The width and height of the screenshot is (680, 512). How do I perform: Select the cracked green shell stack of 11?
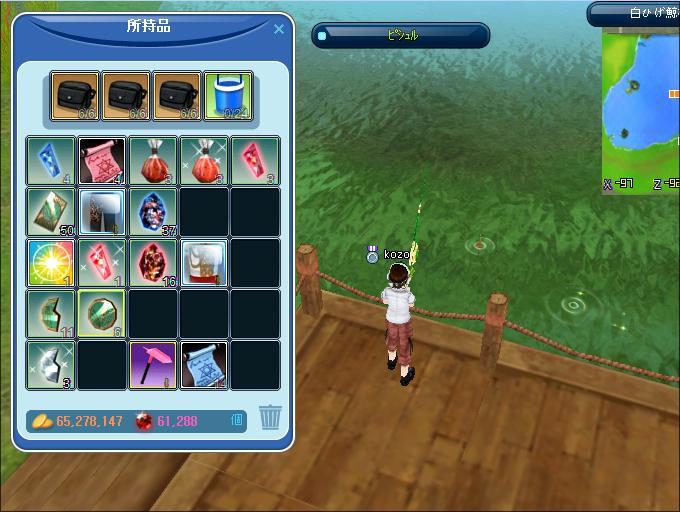pos(51,314)
